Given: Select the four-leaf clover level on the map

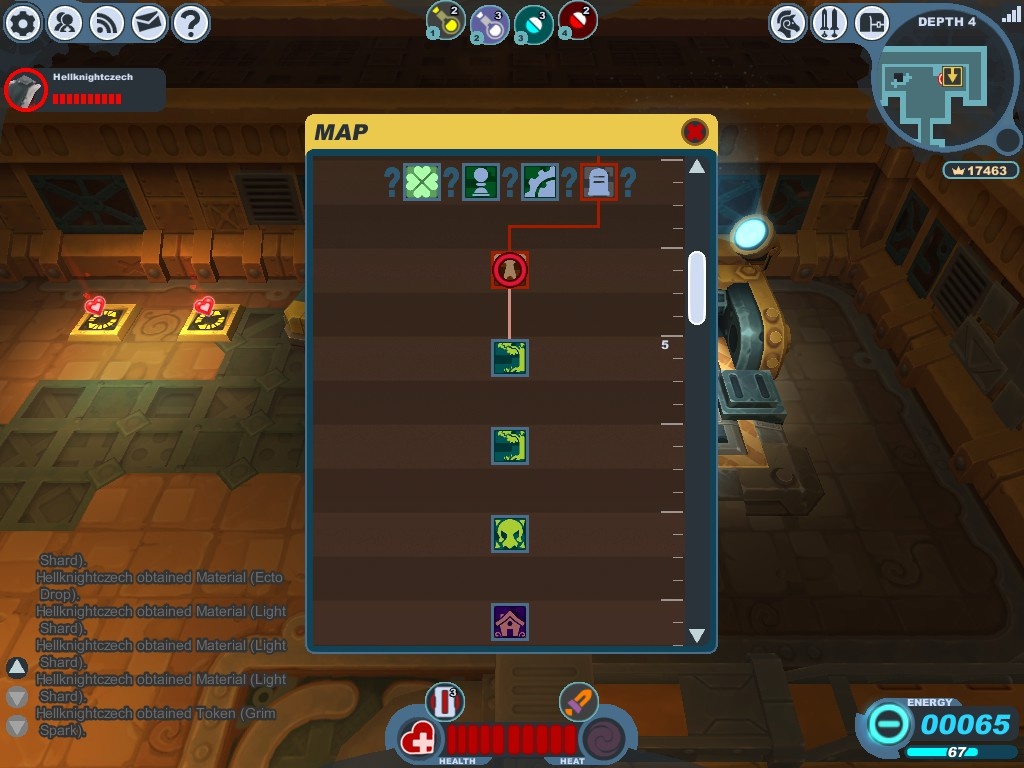Looking at the screenshot, I should [x=422, y=182].
